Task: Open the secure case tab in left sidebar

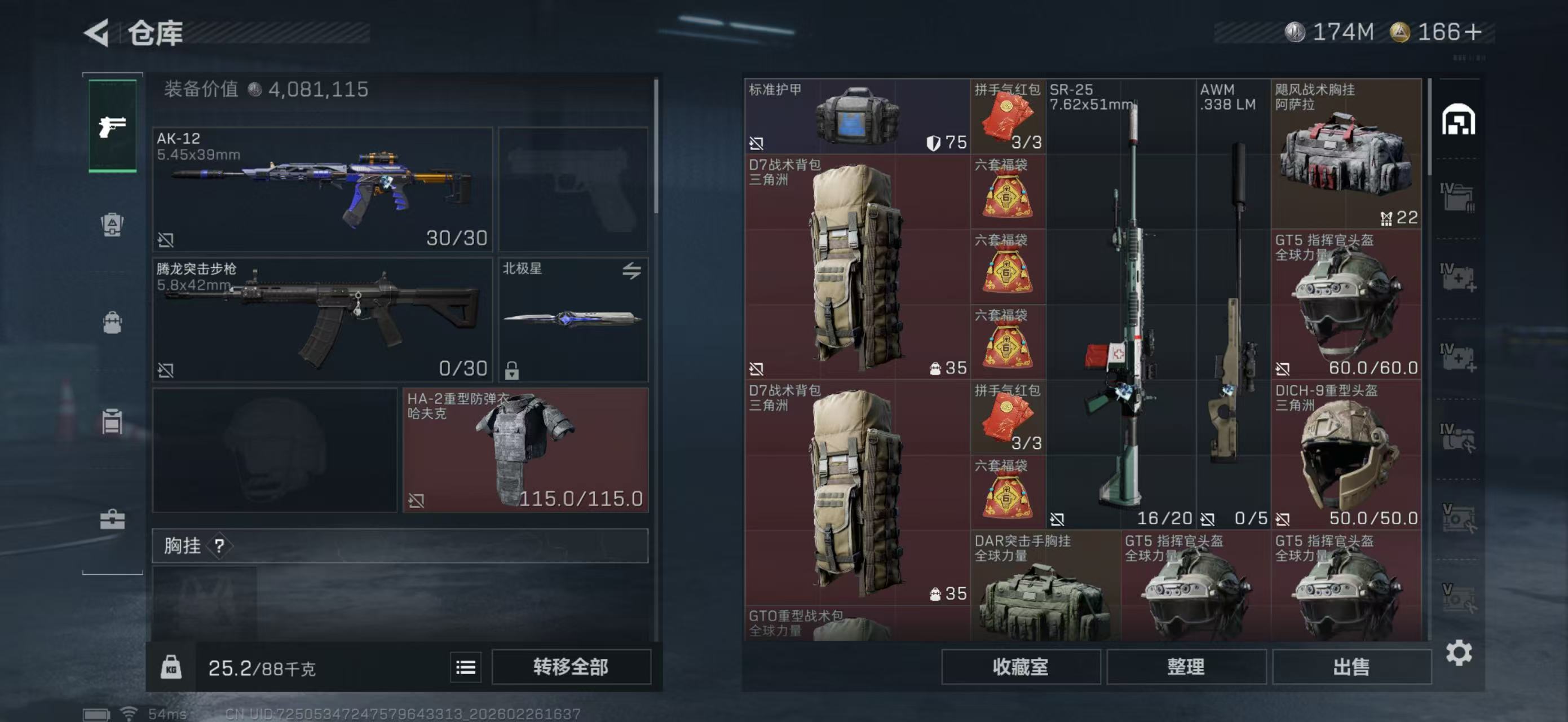Action: click(113, 422)
